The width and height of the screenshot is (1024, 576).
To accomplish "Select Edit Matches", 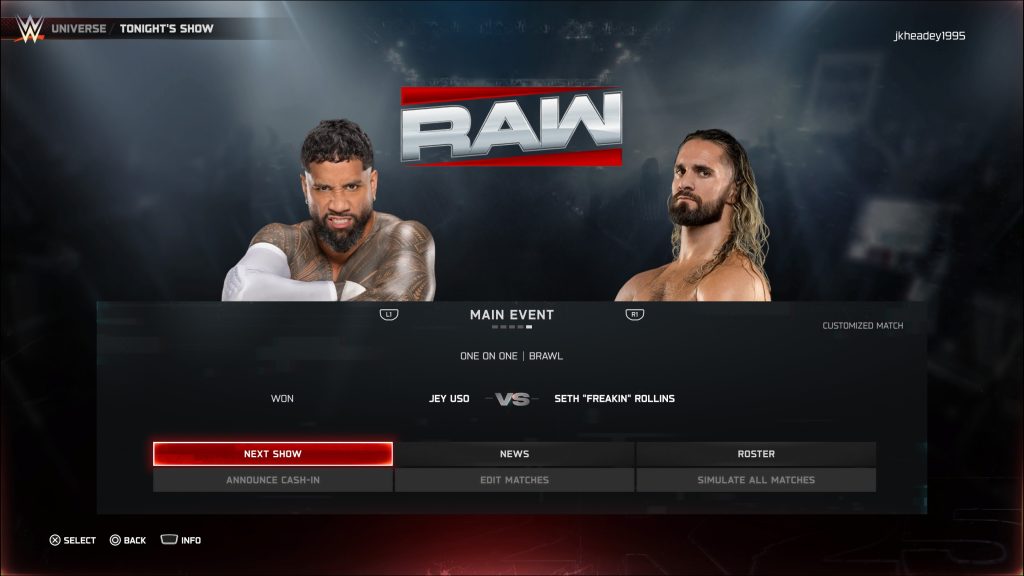I will pyautogui.click(x=514, y=480).
